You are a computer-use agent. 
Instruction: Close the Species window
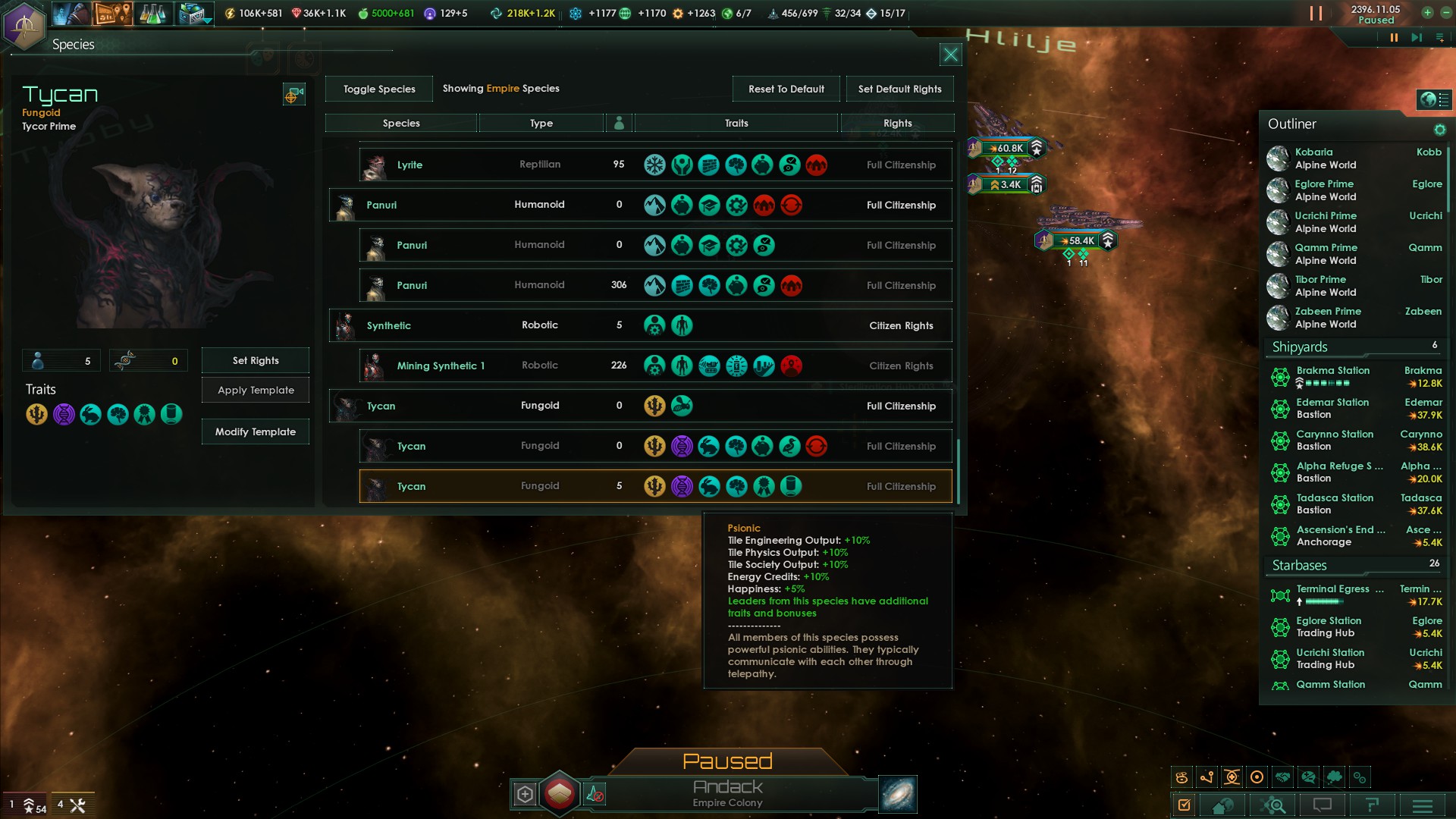pyautogui.click(x=950, y=55)
